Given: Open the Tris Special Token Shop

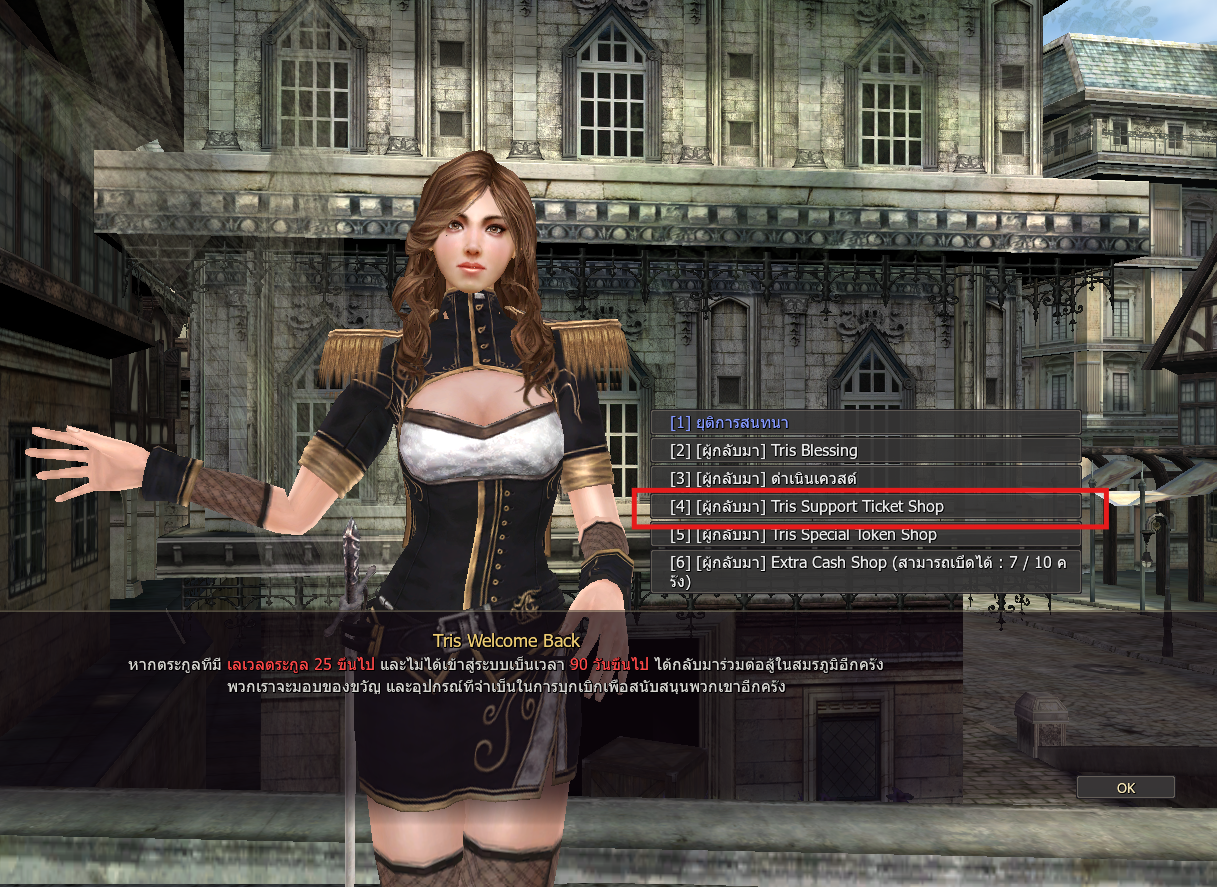Looking at the screenshot, I should click(865, 536).
